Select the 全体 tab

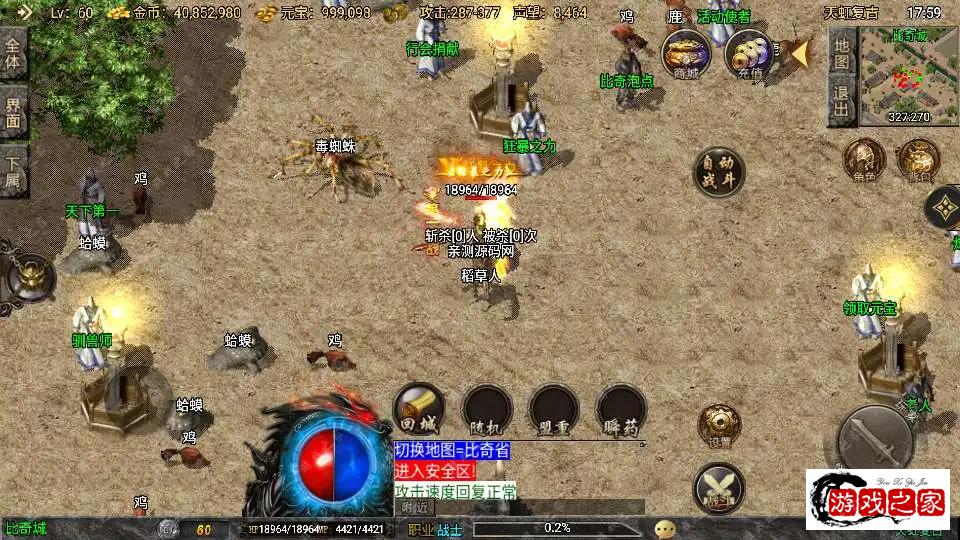(x=13, y=52)
